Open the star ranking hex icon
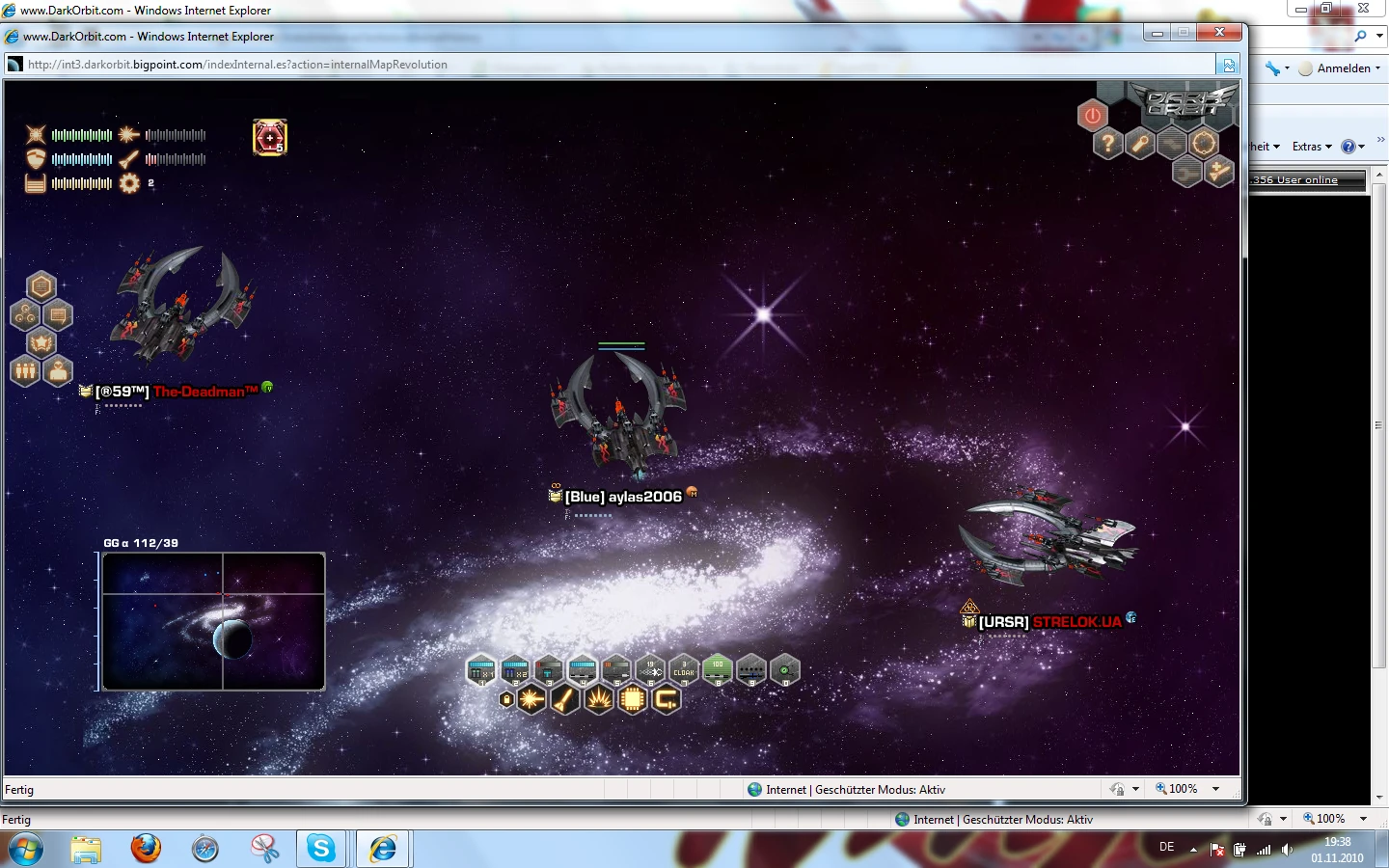 41,342
